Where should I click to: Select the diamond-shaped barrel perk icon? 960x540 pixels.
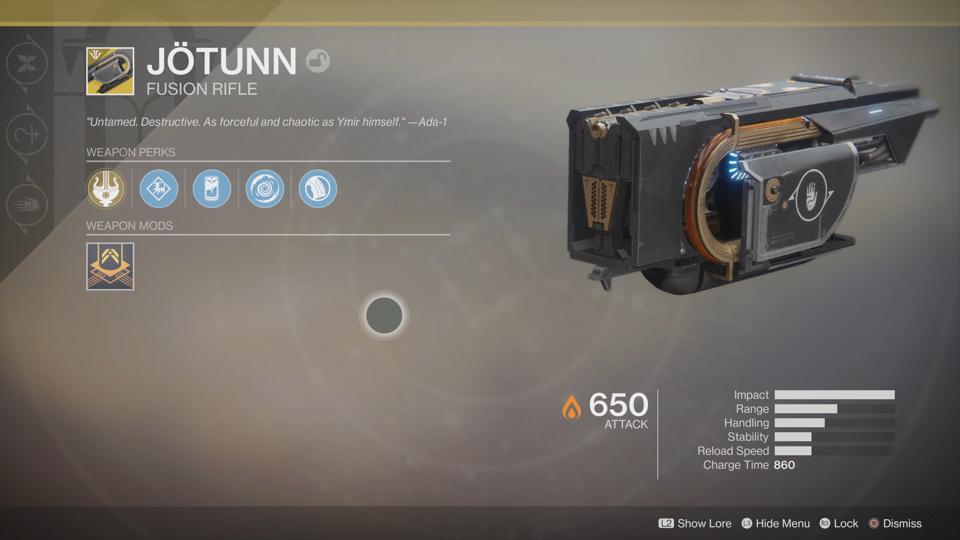tap(159, 188)
